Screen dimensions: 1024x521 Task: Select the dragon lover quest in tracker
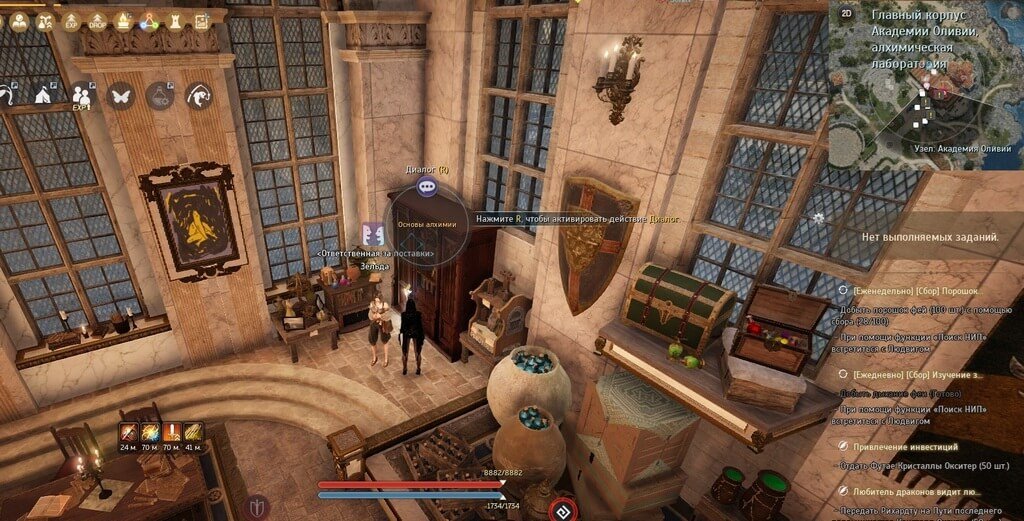(917, 492)
